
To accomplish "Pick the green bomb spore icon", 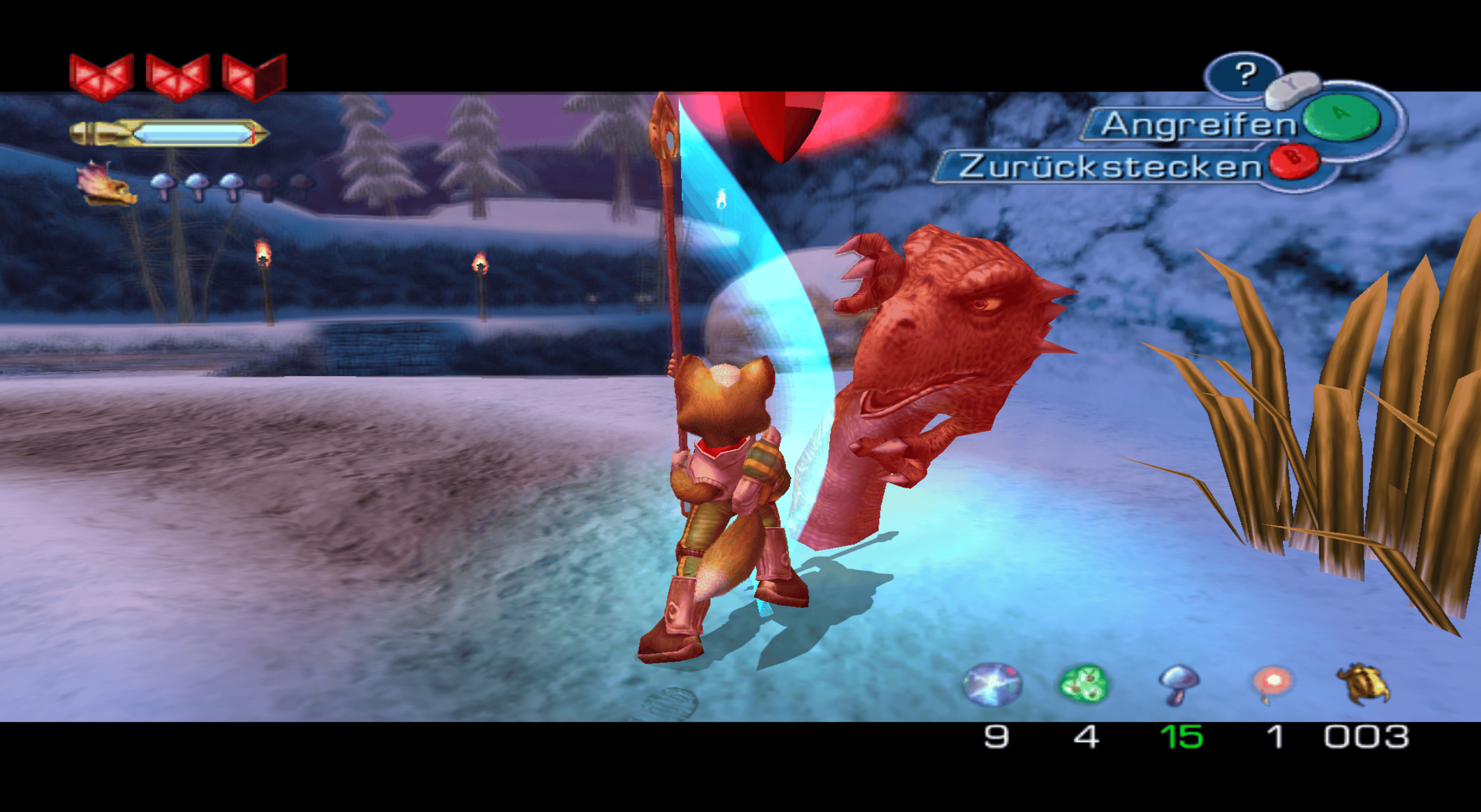I will point(1083,684).
